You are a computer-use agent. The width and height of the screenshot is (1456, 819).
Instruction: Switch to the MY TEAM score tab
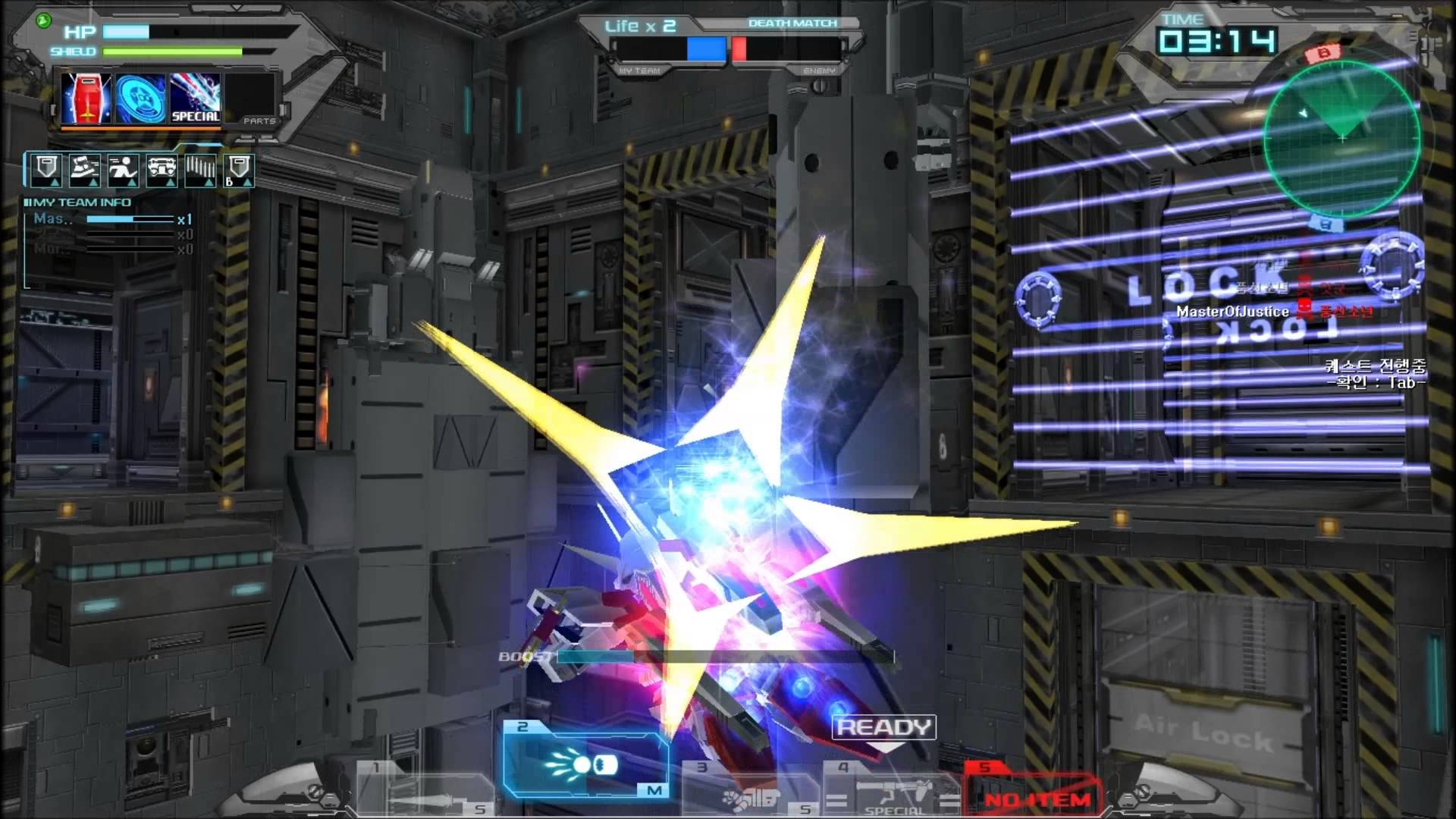click(x=639, y=69)
